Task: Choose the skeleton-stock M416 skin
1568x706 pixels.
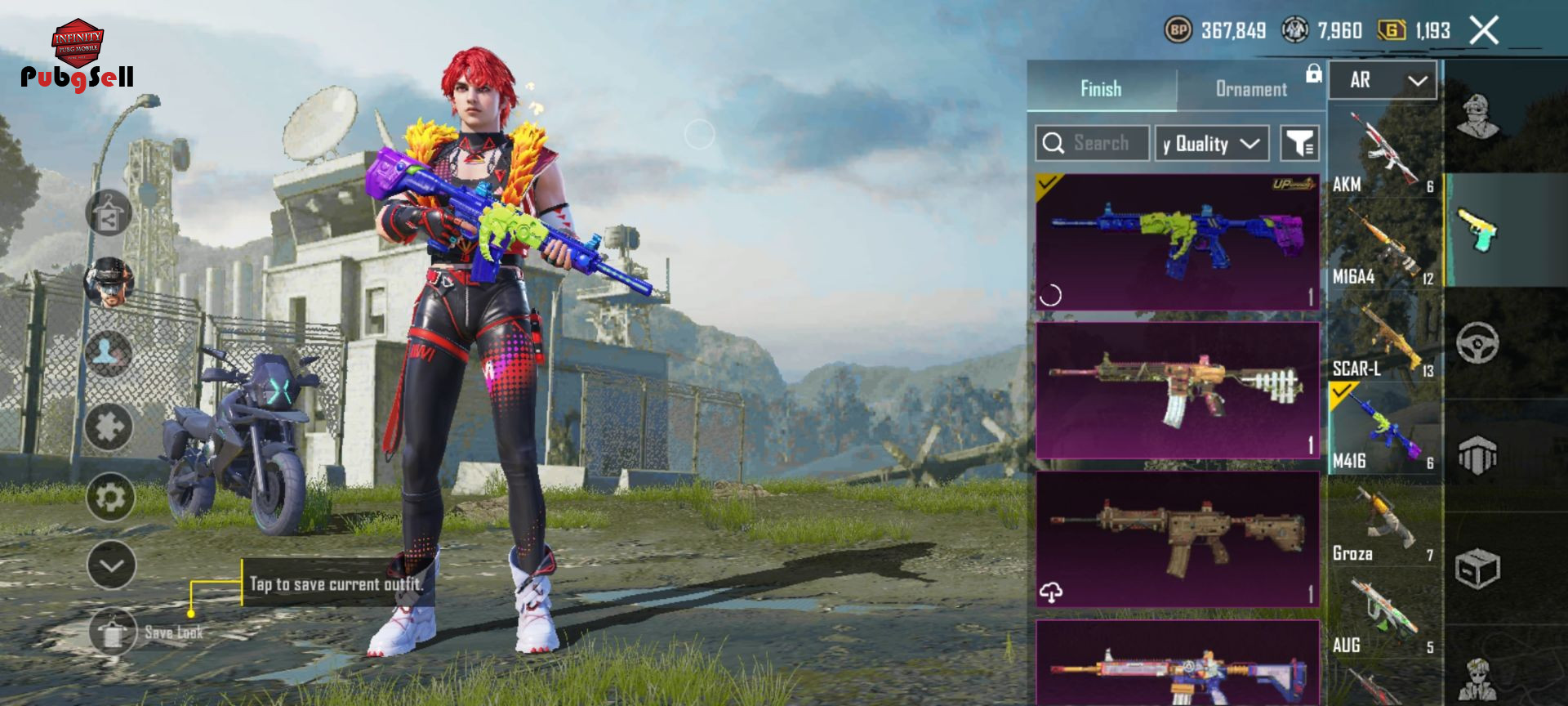Action: (1177, 390)
